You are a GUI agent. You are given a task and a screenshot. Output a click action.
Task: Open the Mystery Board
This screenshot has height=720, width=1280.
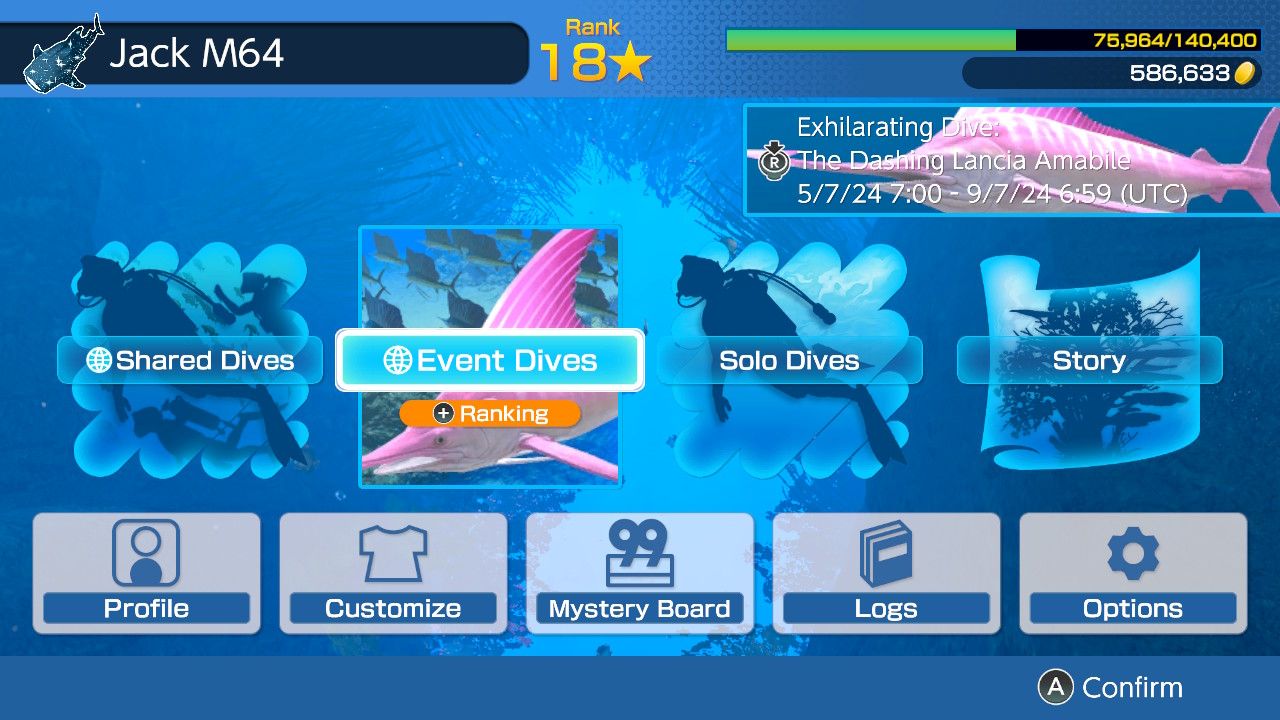[x=640, y=573]
